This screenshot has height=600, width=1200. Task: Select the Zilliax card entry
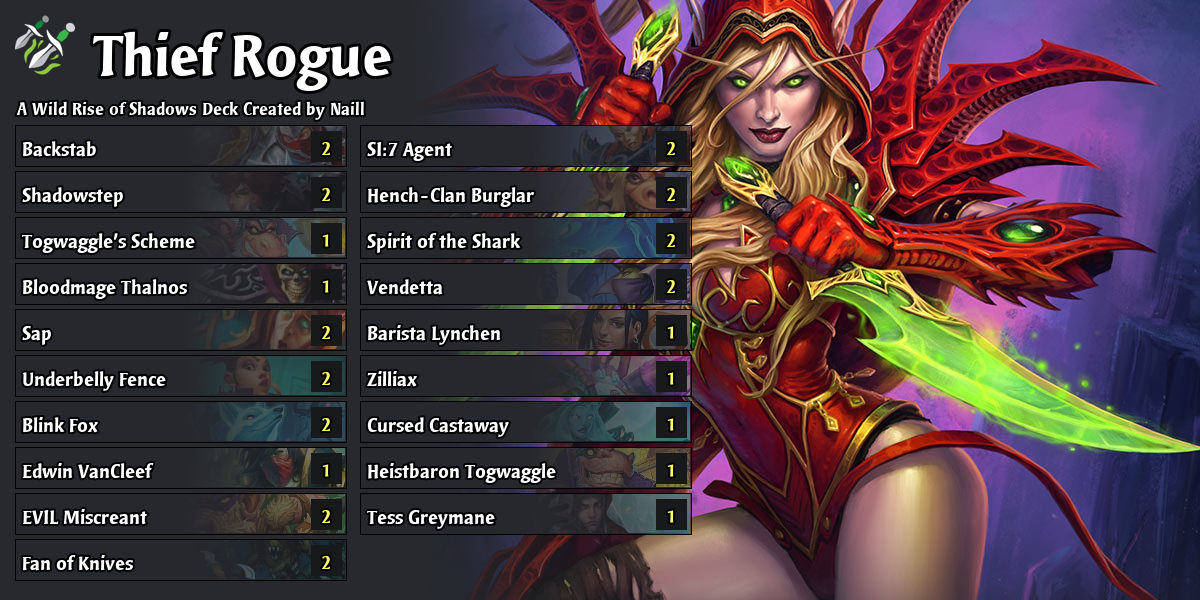click(525, 380)
